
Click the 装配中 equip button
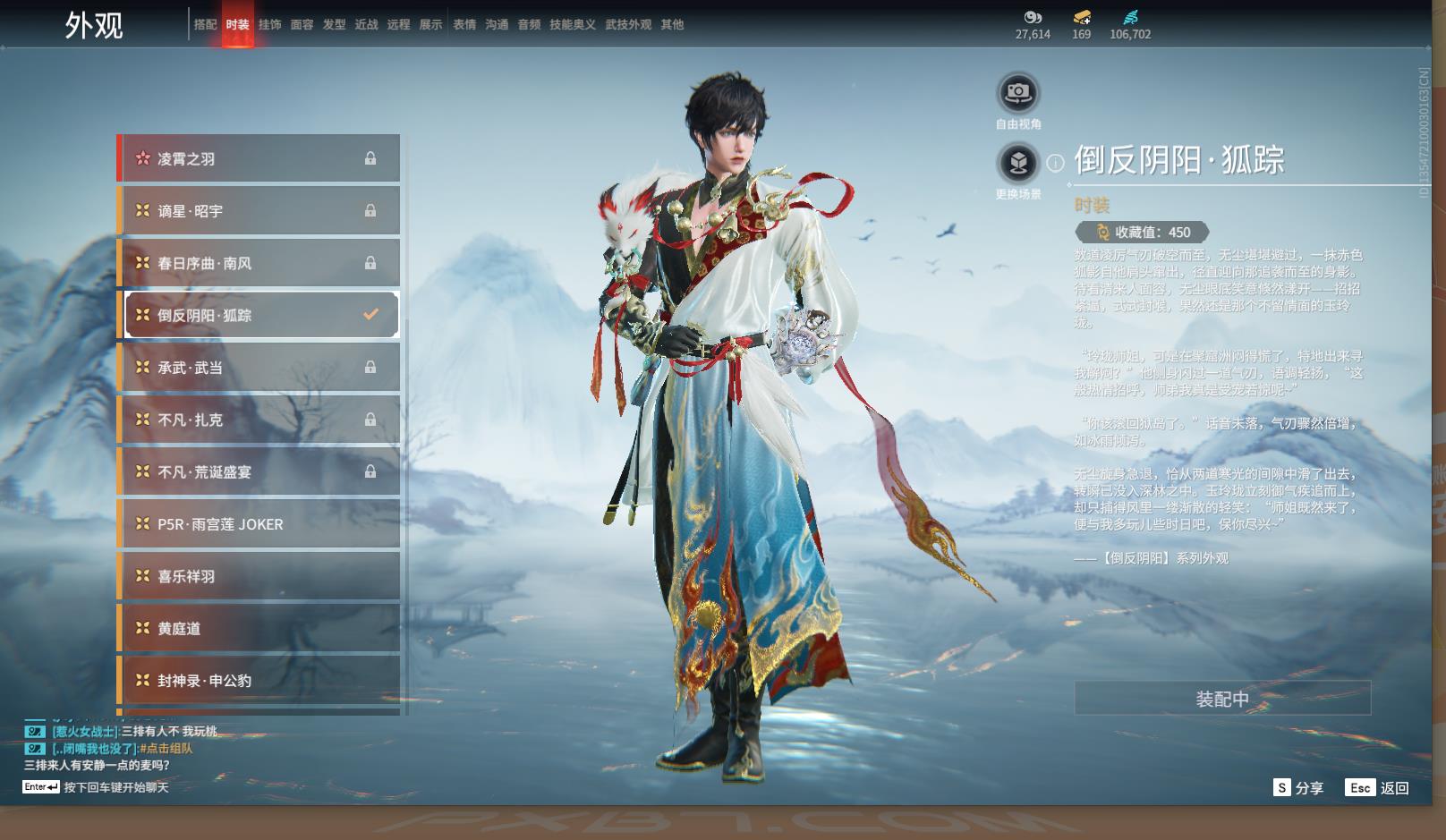click(1221, 699)
